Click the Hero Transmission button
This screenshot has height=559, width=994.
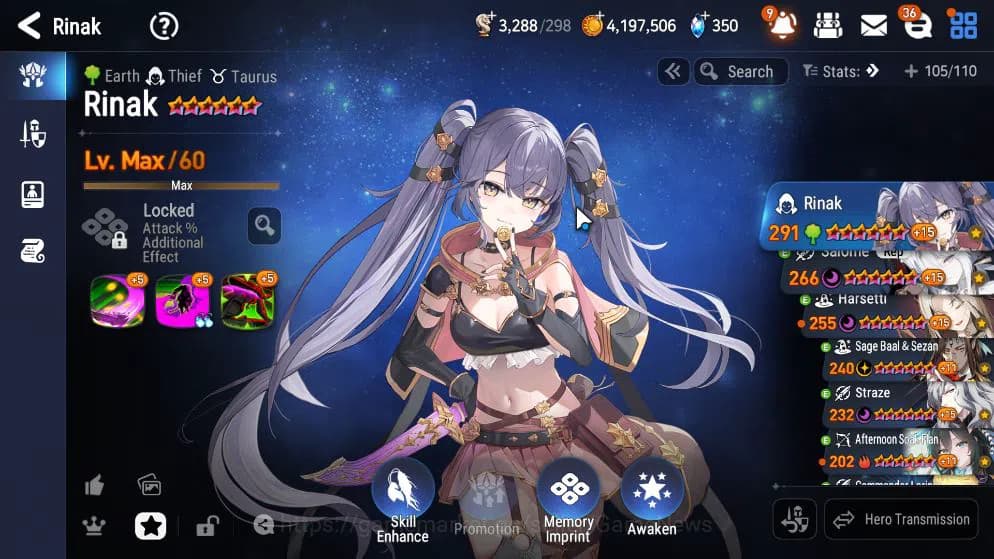tap(901, 519)
